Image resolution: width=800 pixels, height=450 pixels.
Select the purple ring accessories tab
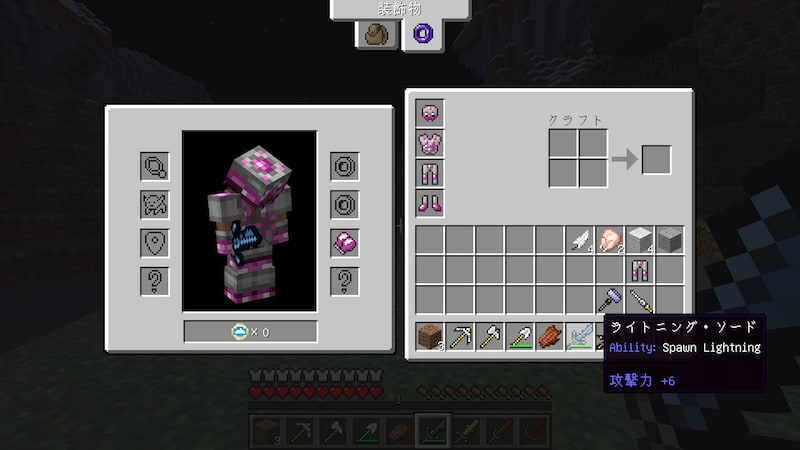click(x=417, y=35)
